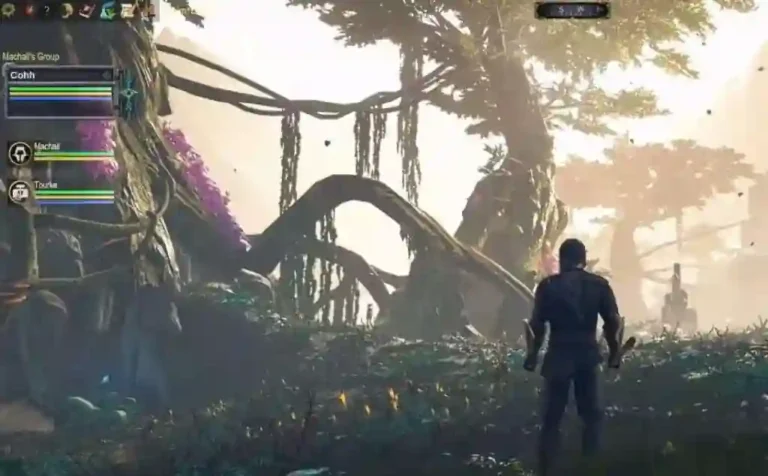Open the question mark help icon
The width and height of the screenshot is (768, 476).
[46, 10]
